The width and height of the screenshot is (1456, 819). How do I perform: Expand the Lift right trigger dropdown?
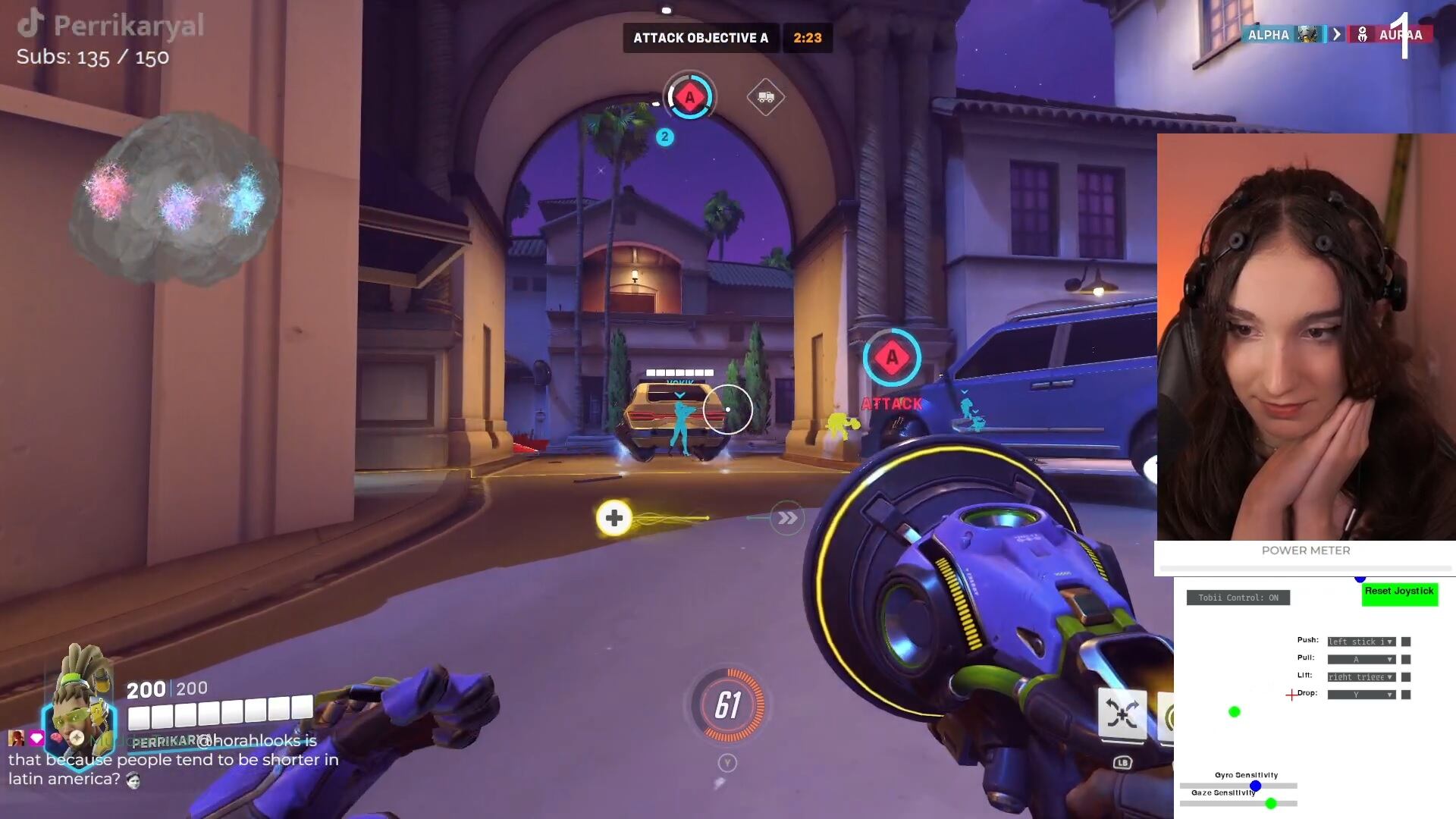[x=1361, y=676]
